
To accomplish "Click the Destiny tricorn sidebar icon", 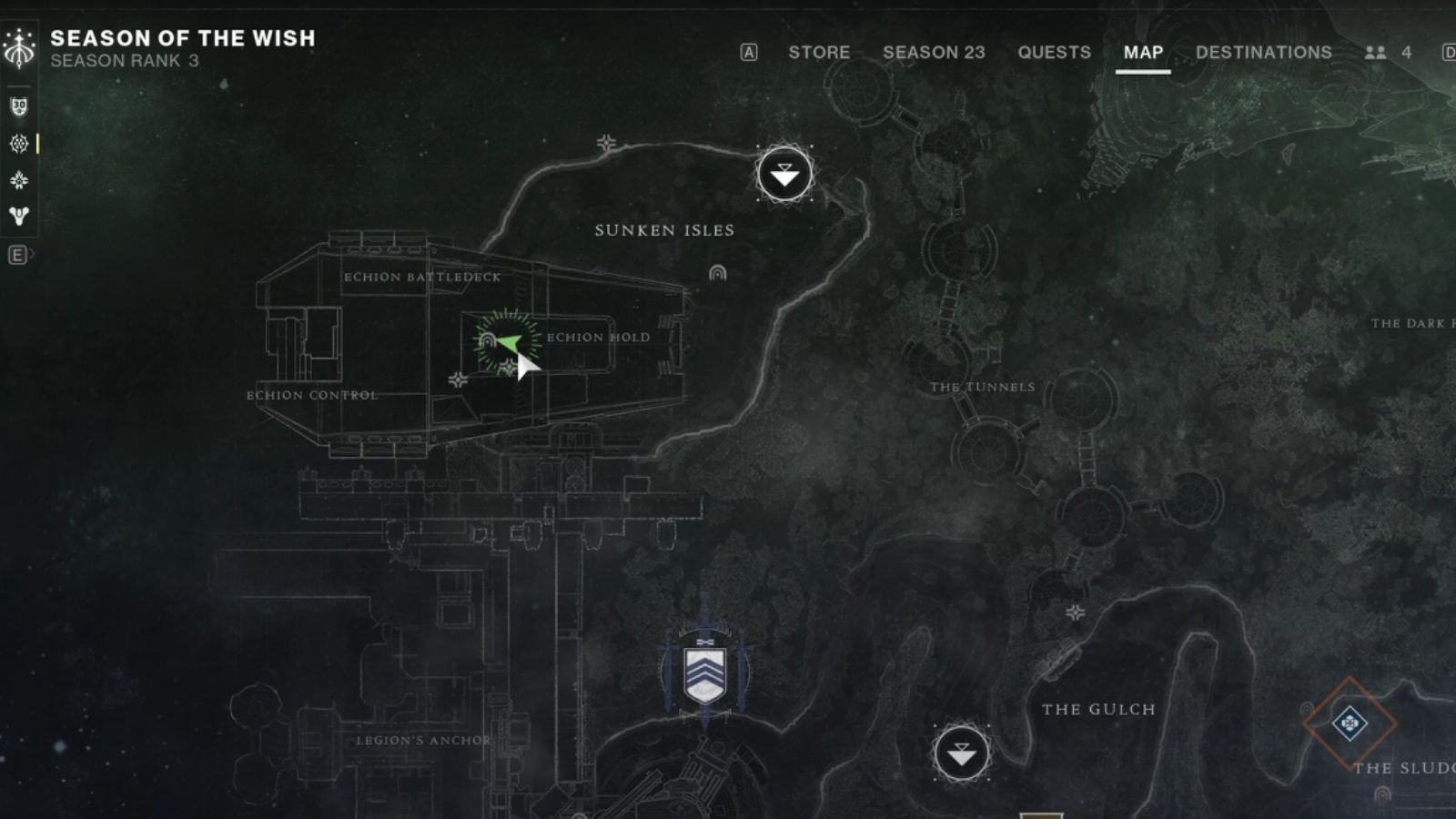I will (x=19, y=216).
